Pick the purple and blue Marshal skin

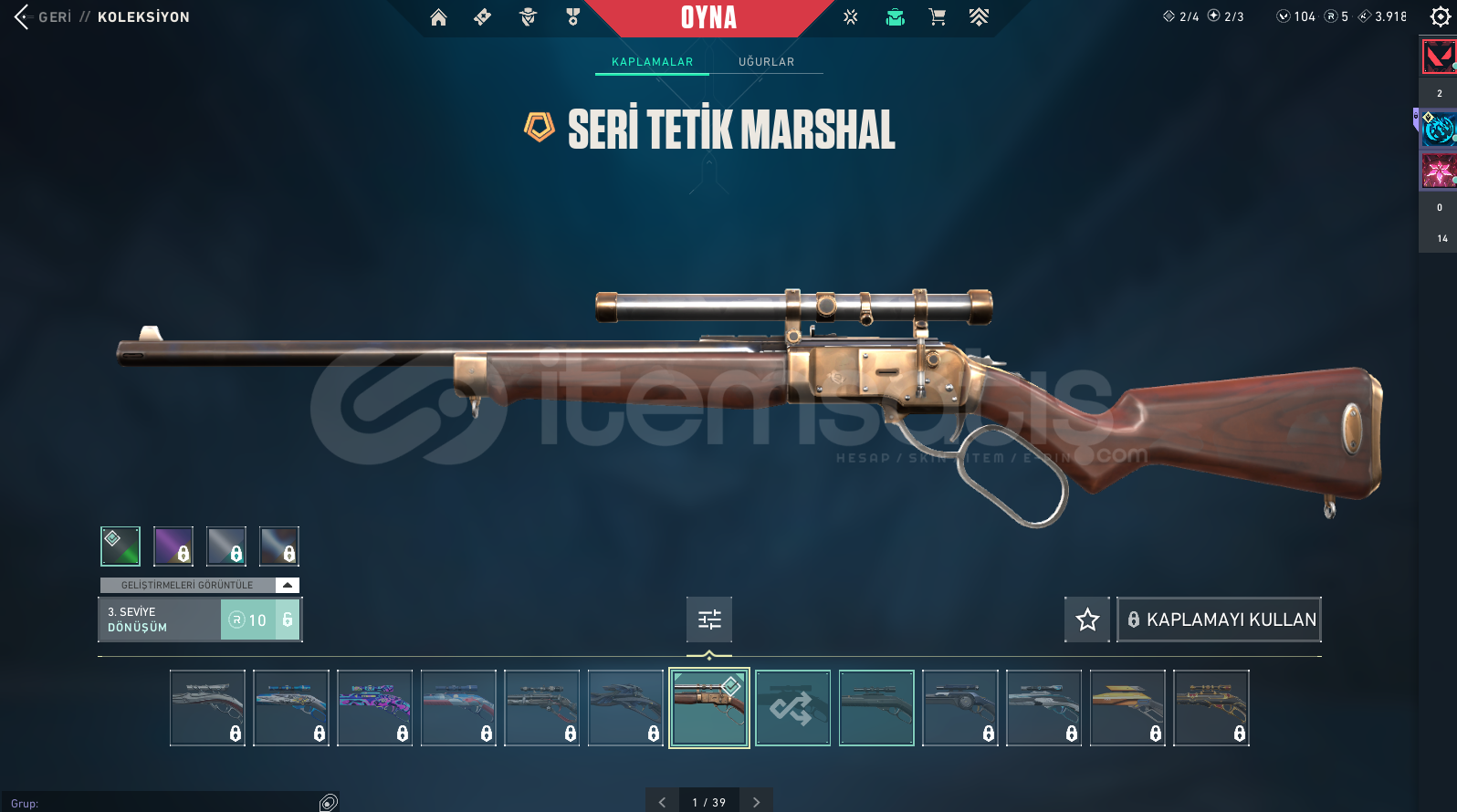click(x=374, y=708)
